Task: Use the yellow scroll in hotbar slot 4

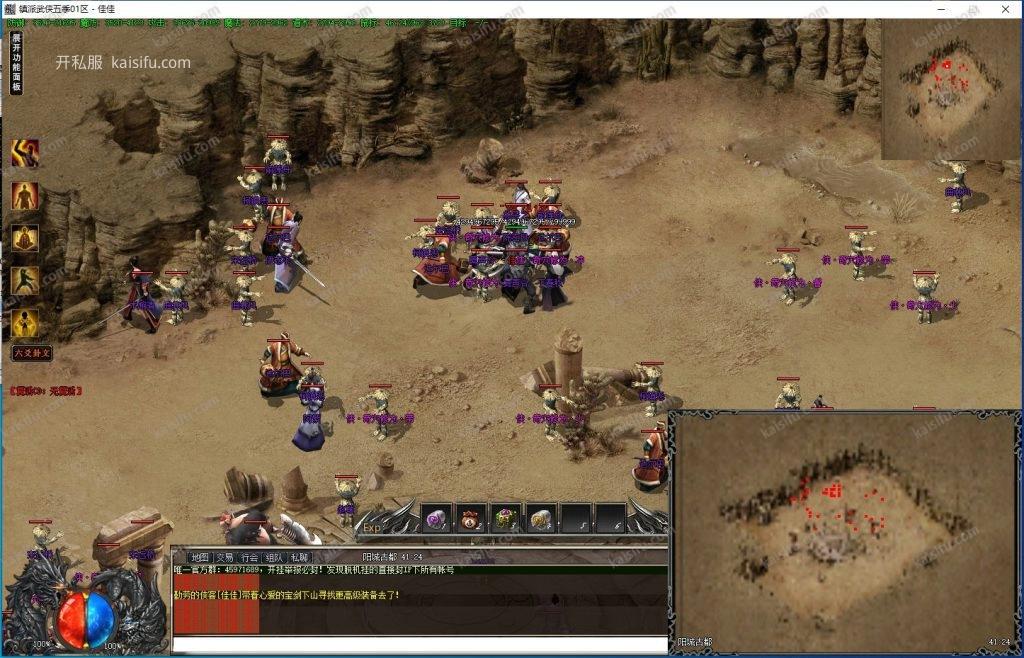Action: pyautogui.click(x=541, y=518)
